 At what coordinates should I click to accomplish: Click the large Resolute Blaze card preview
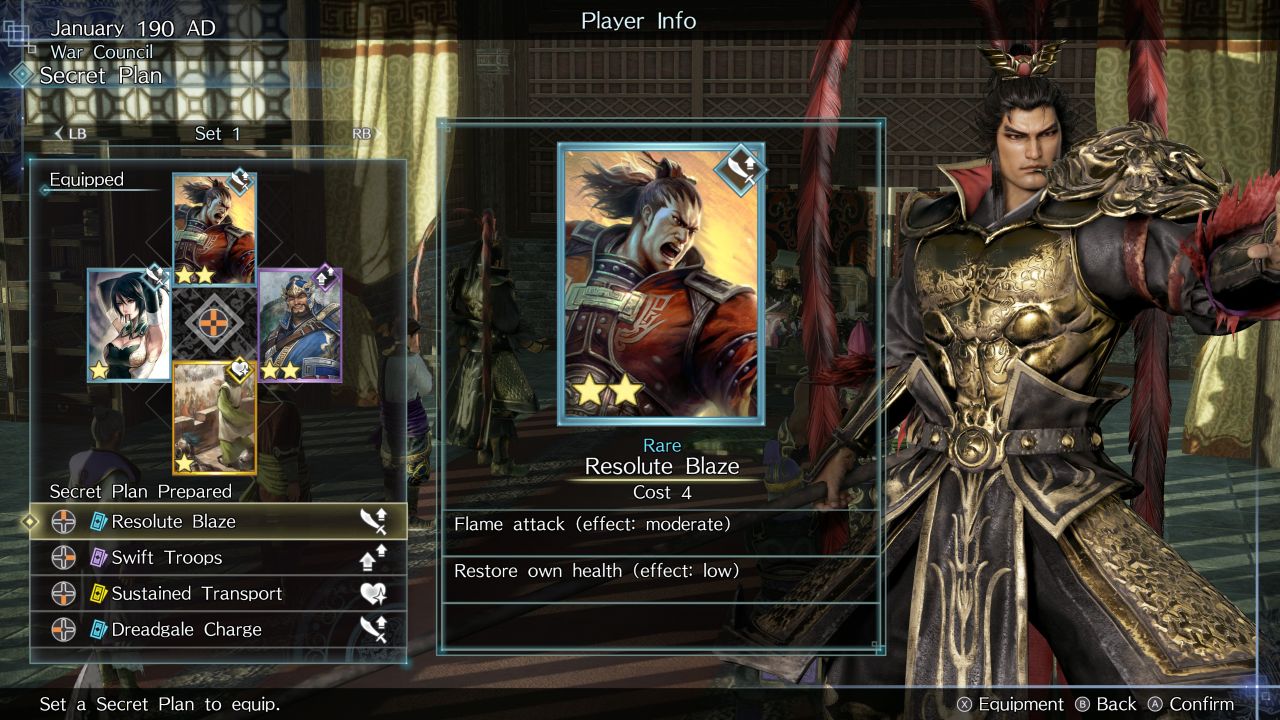tap(661, 284)
